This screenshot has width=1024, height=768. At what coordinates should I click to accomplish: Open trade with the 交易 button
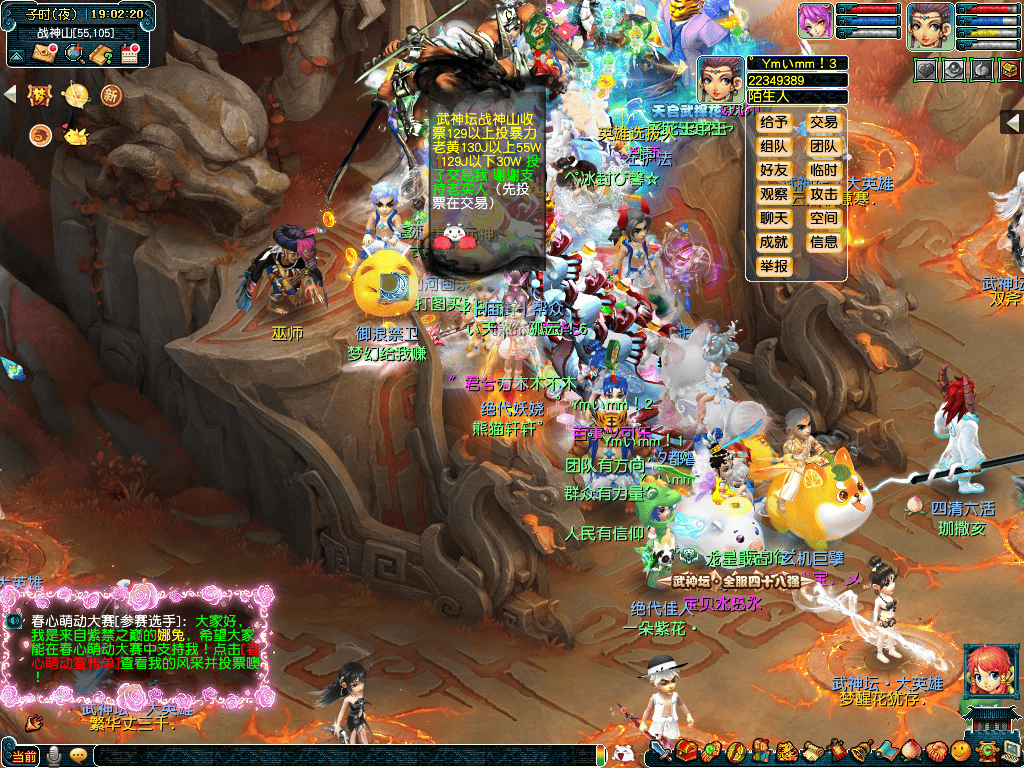824,122
